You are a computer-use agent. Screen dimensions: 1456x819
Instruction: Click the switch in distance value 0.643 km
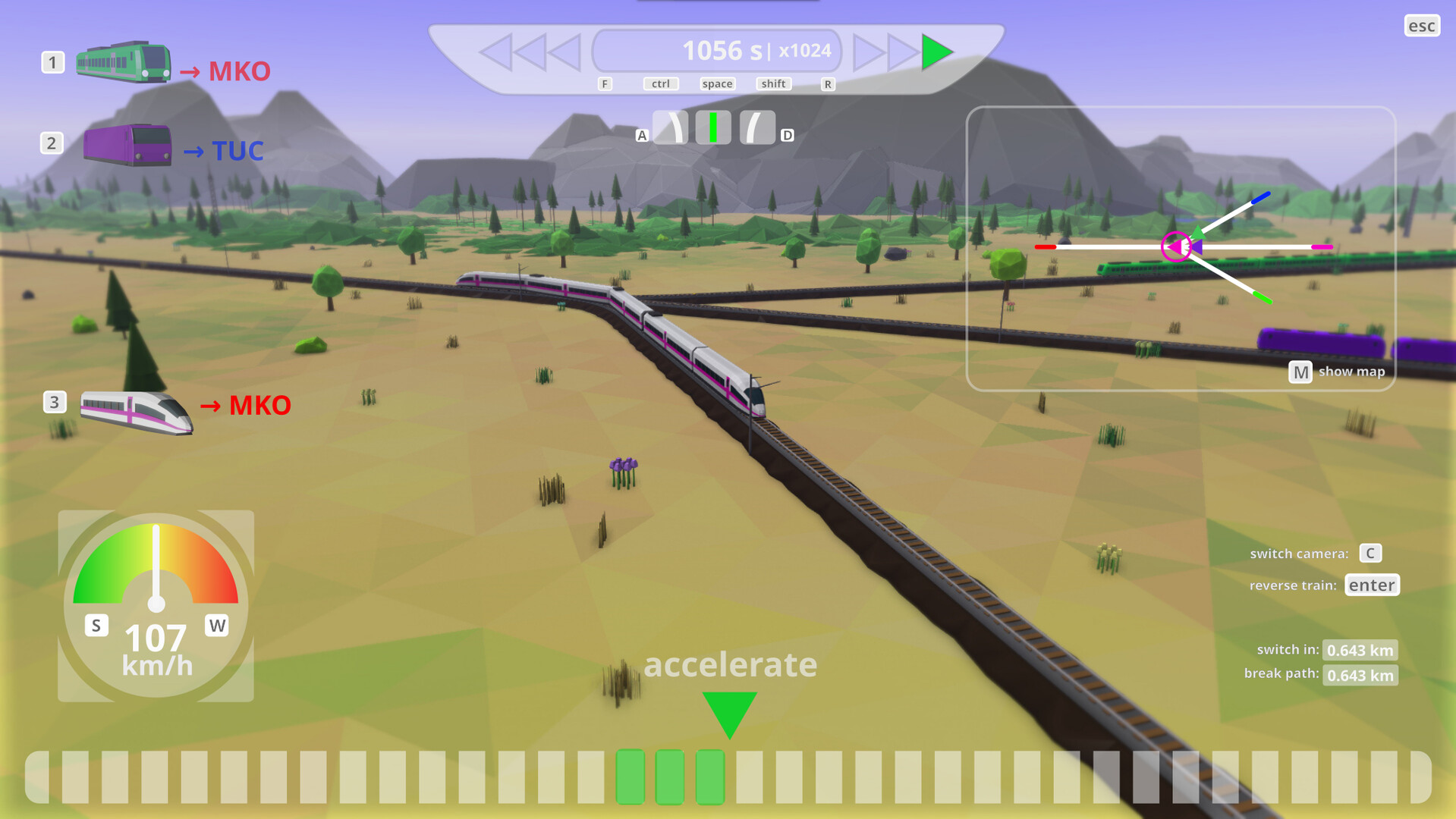(1360, 650)
